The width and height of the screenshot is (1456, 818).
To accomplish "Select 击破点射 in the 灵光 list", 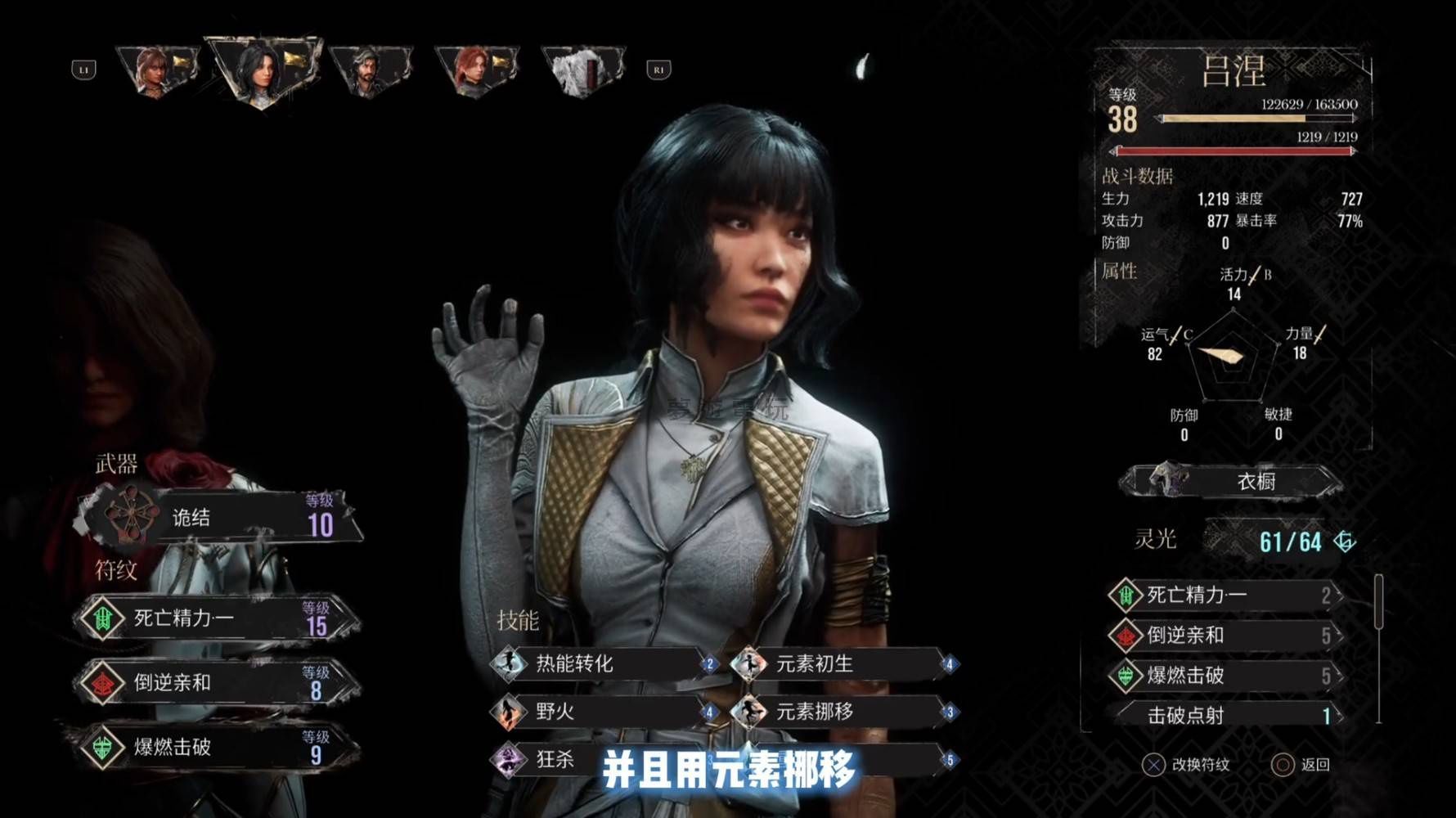I will coord(1225,716).
